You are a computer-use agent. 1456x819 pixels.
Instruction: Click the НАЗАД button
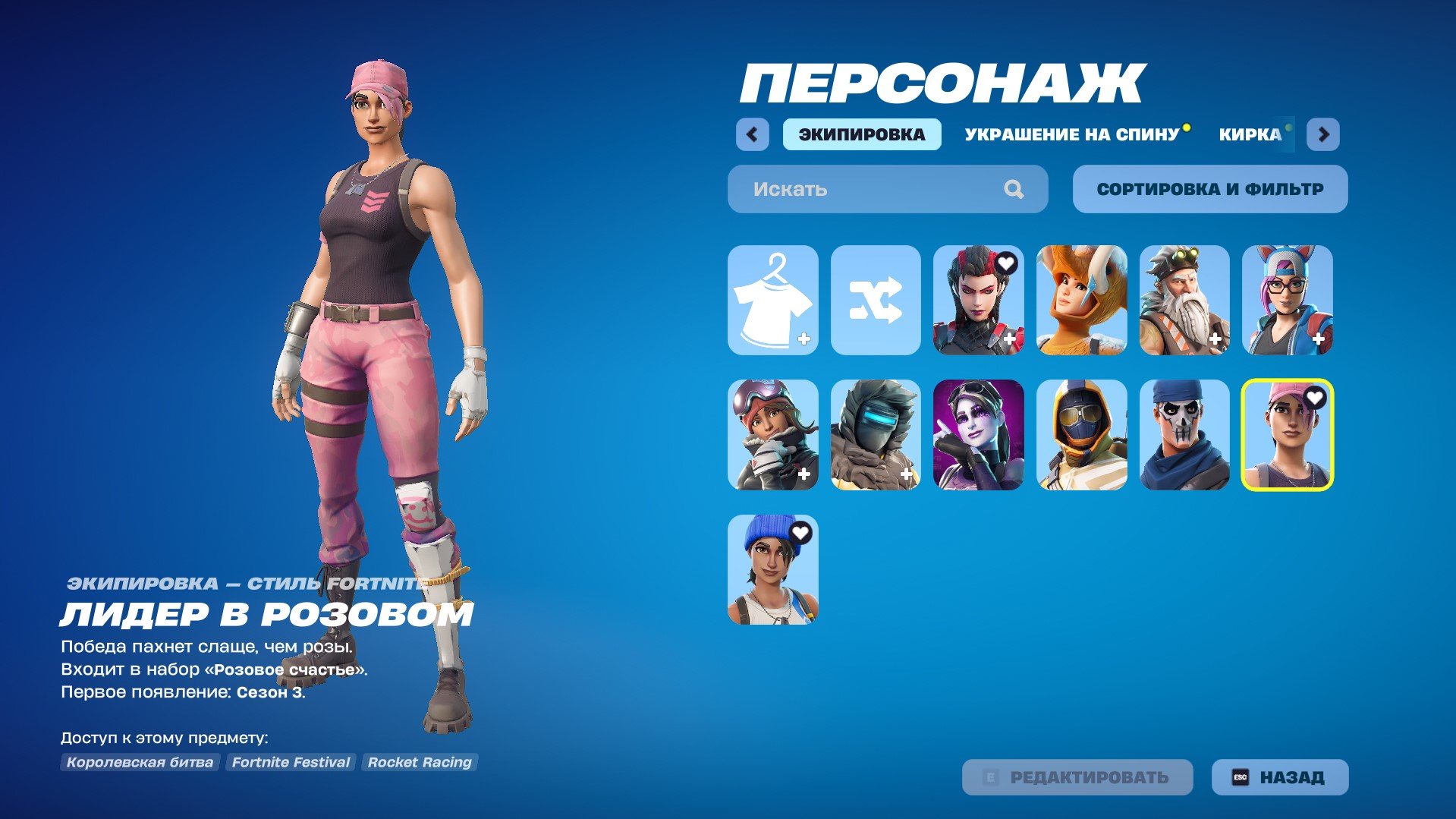1278,776
